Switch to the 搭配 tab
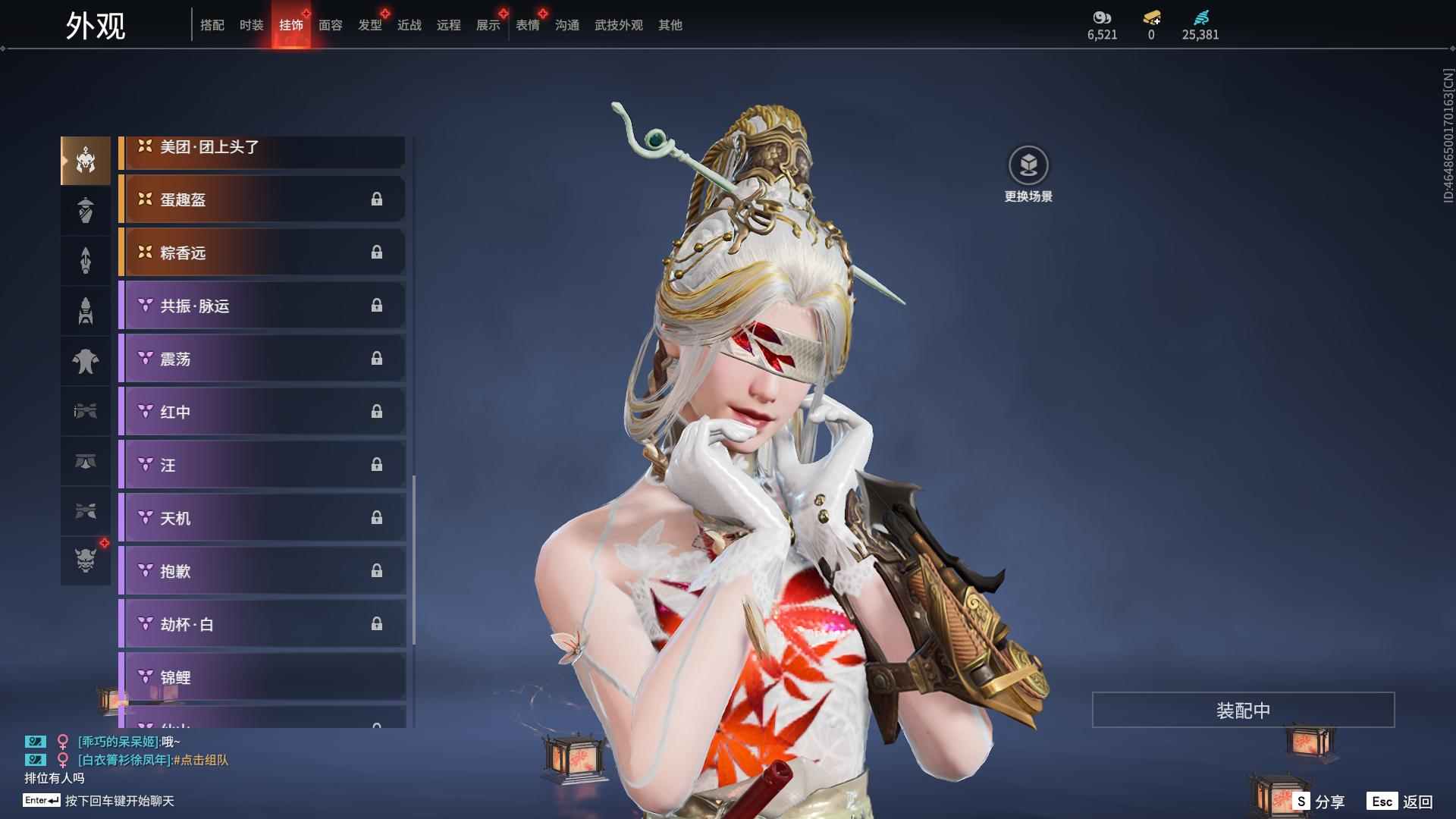Screen dimensions: 1456x819 click(x=212, y=25)
